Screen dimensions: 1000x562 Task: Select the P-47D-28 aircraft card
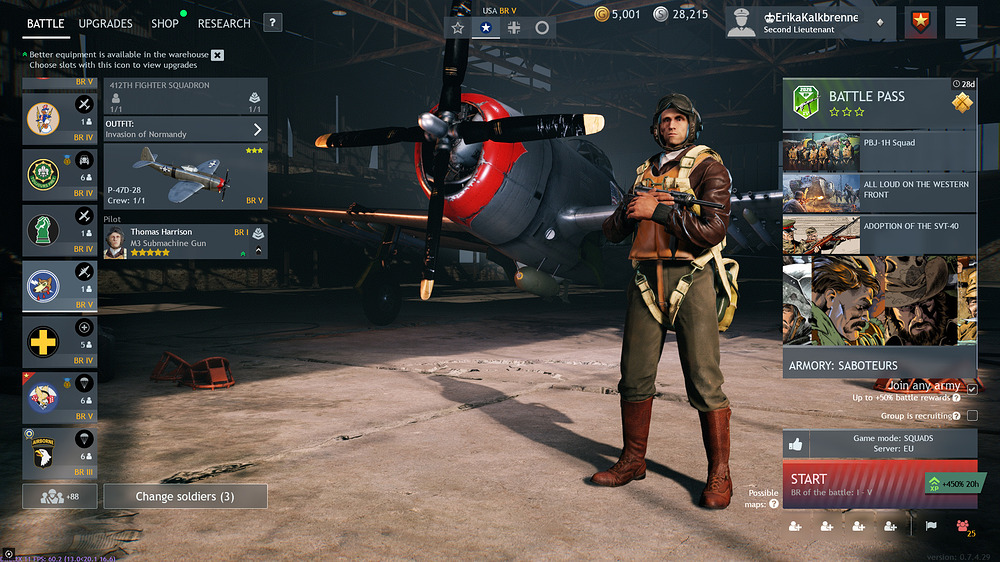click(x=185, y=176)
